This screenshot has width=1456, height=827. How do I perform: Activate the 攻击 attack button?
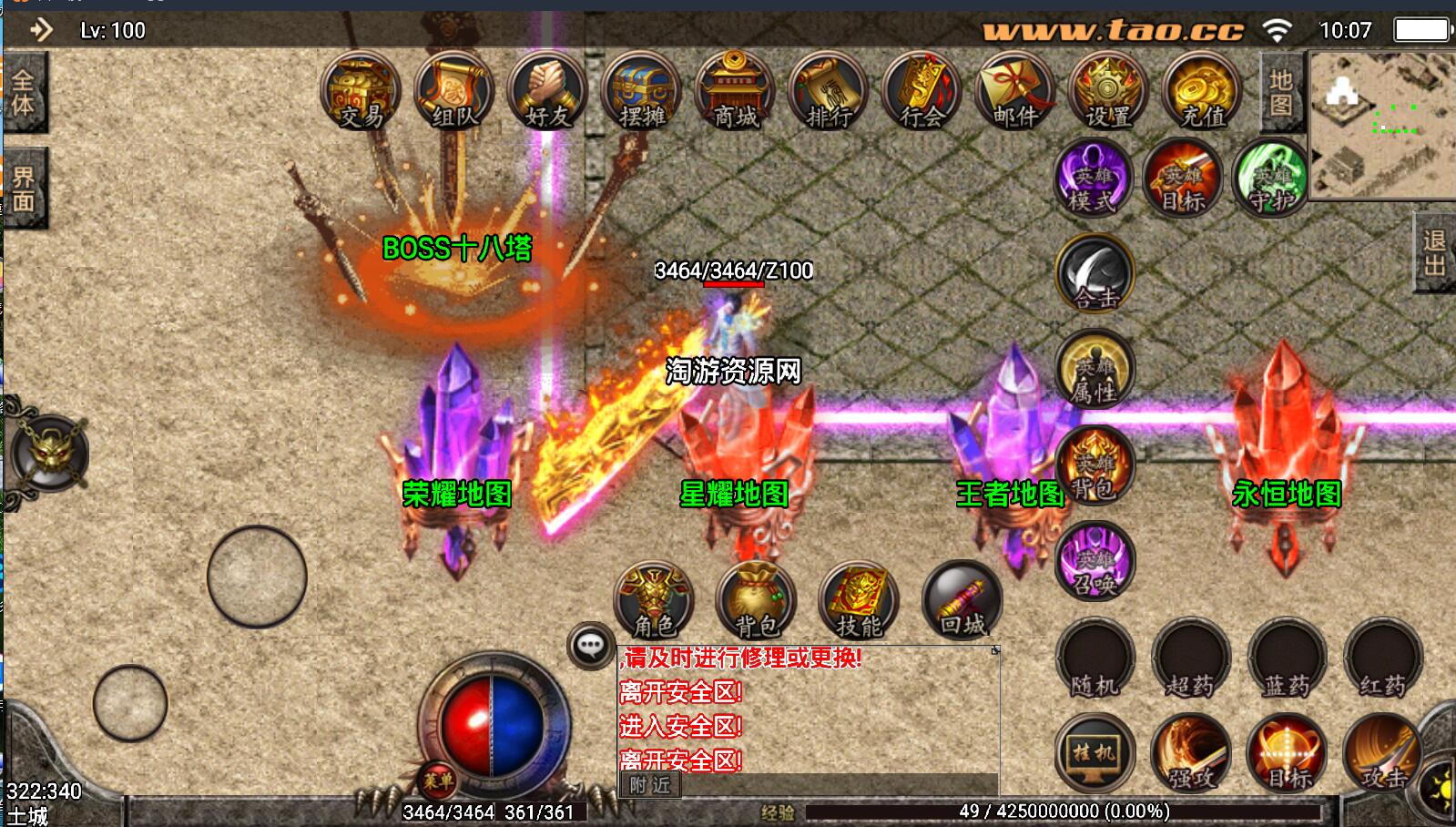tap(1382, 754)
